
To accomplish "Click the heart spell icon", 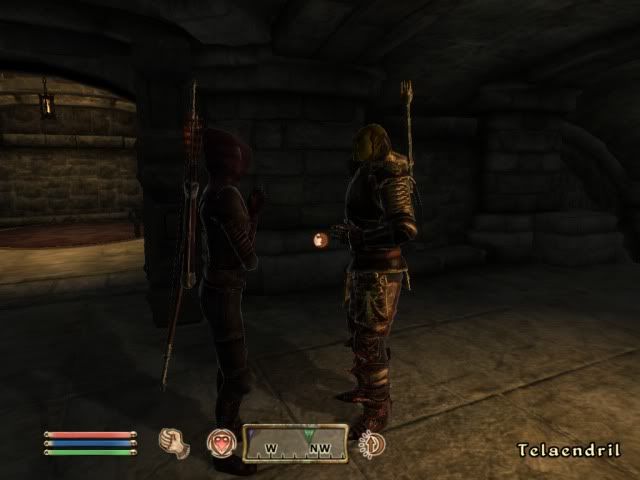I will (221, 443).
